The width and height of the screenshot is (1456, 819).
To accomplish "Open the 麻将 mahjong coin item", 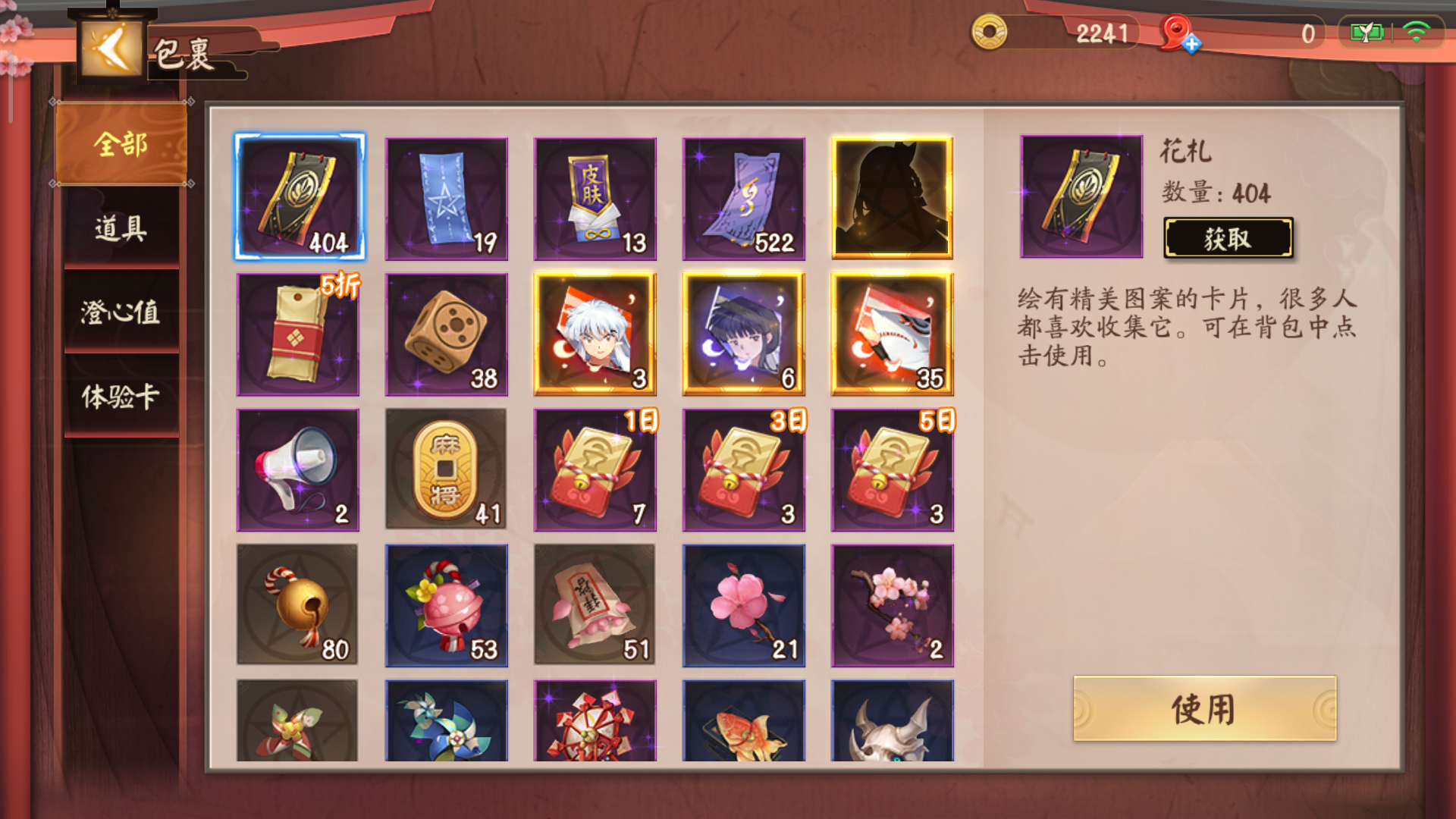I will [447, 469].
